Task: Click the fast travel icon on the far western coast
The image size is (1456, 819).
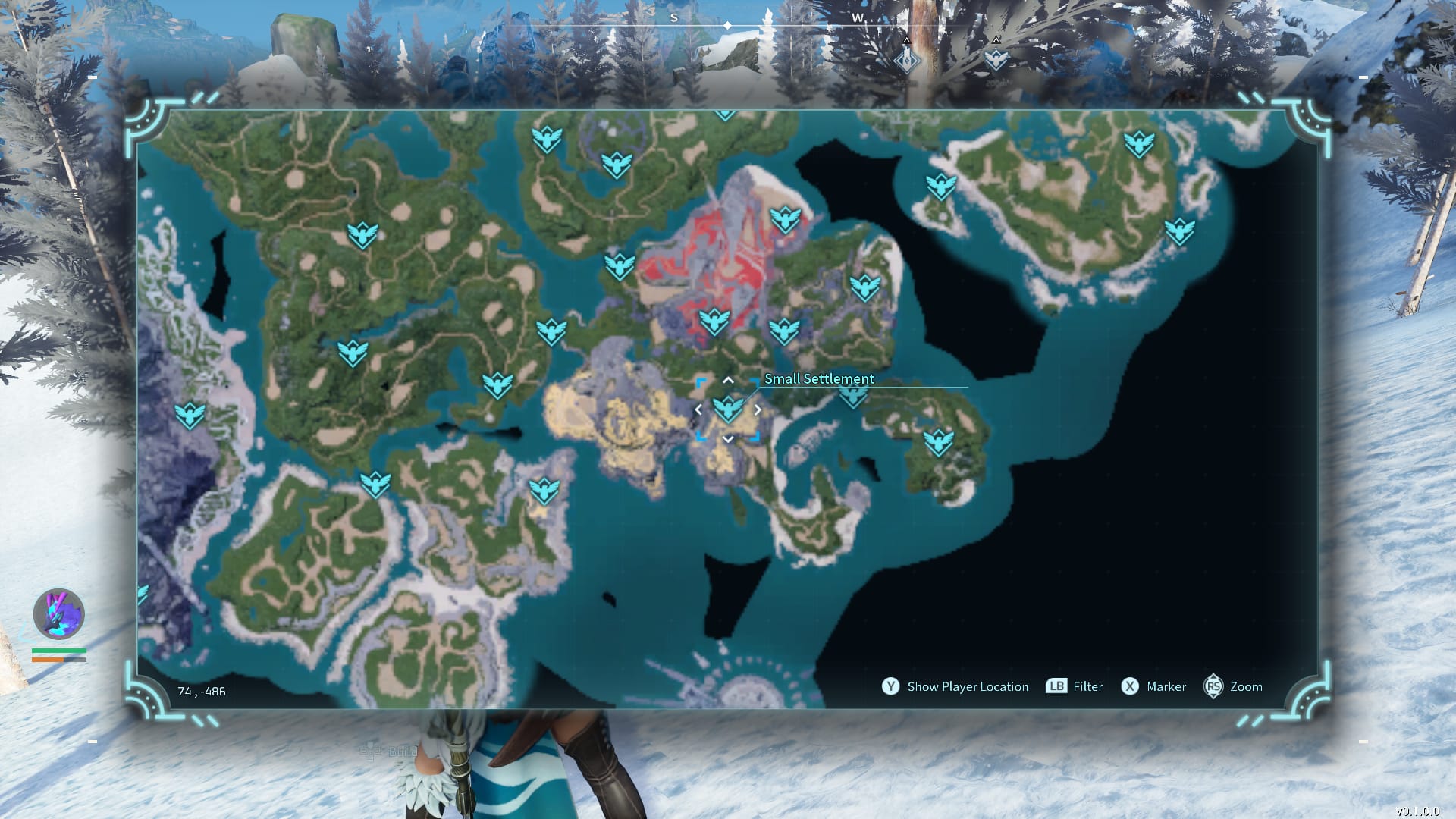Action: pos(189,416)
